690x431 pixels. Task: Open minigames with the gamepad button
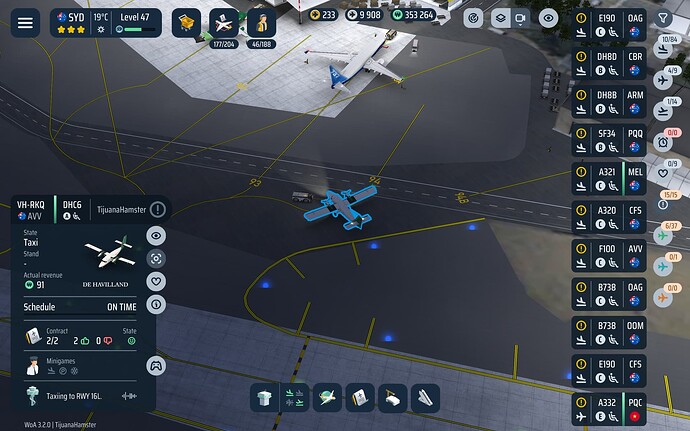coord(155,365)
